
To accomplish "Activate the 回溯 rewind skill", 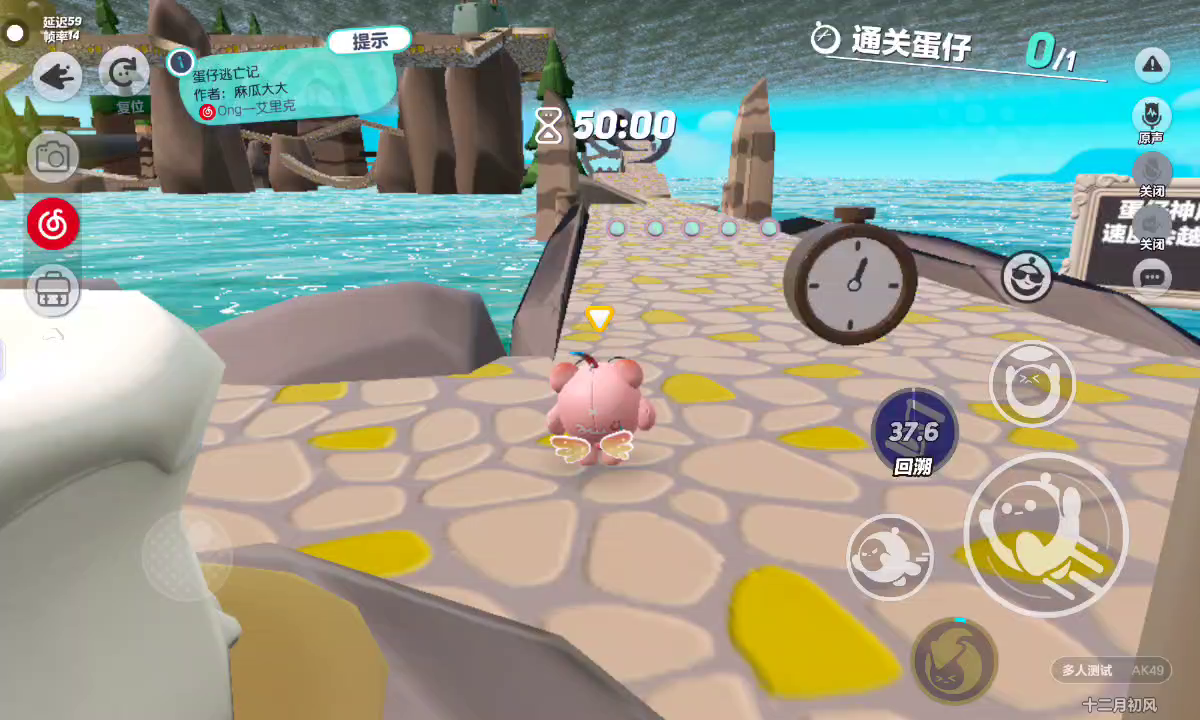I will (914, 432).
